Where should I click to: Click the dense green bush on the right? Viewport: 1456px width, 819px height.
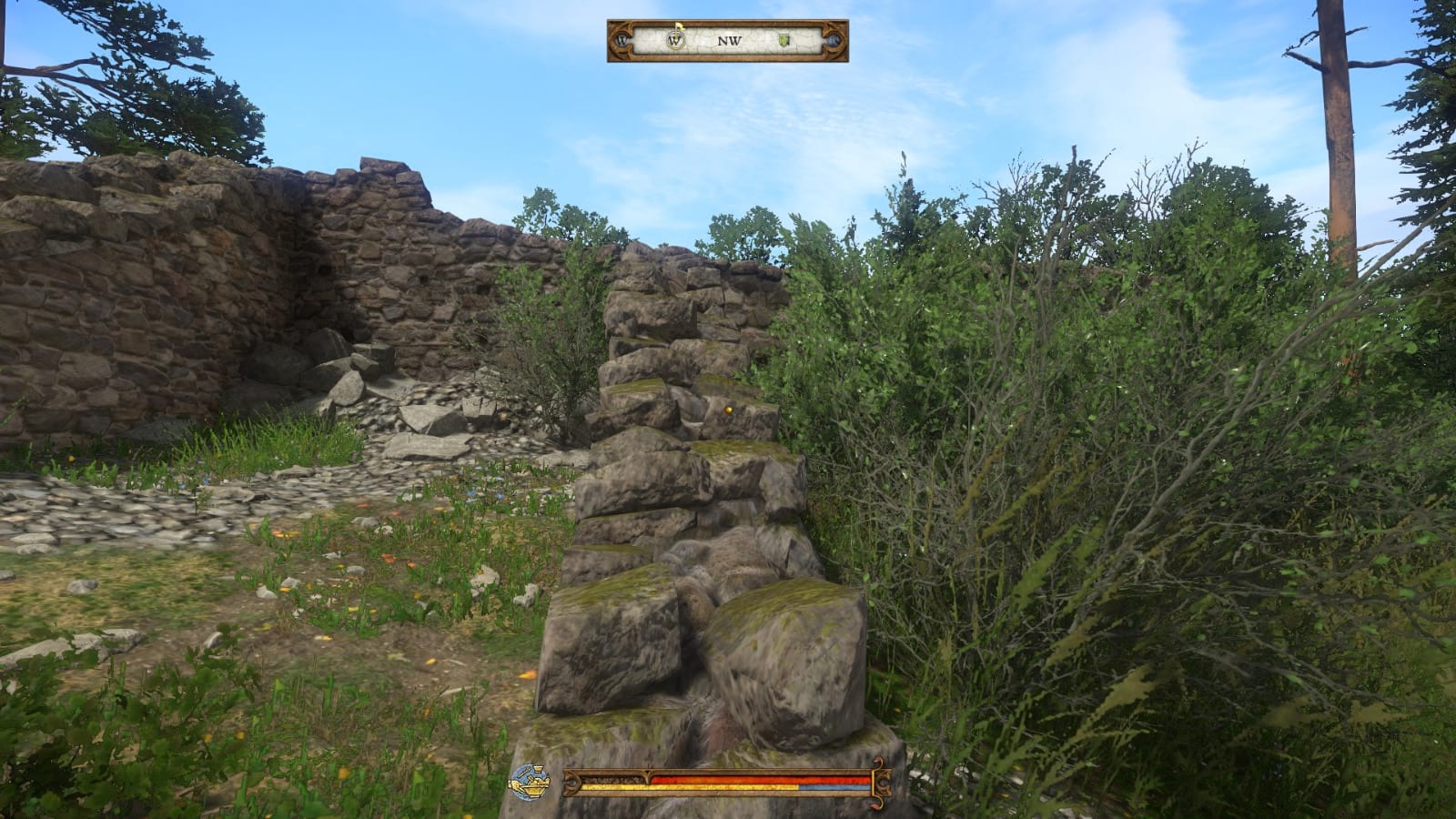(x=1046, y=409)
